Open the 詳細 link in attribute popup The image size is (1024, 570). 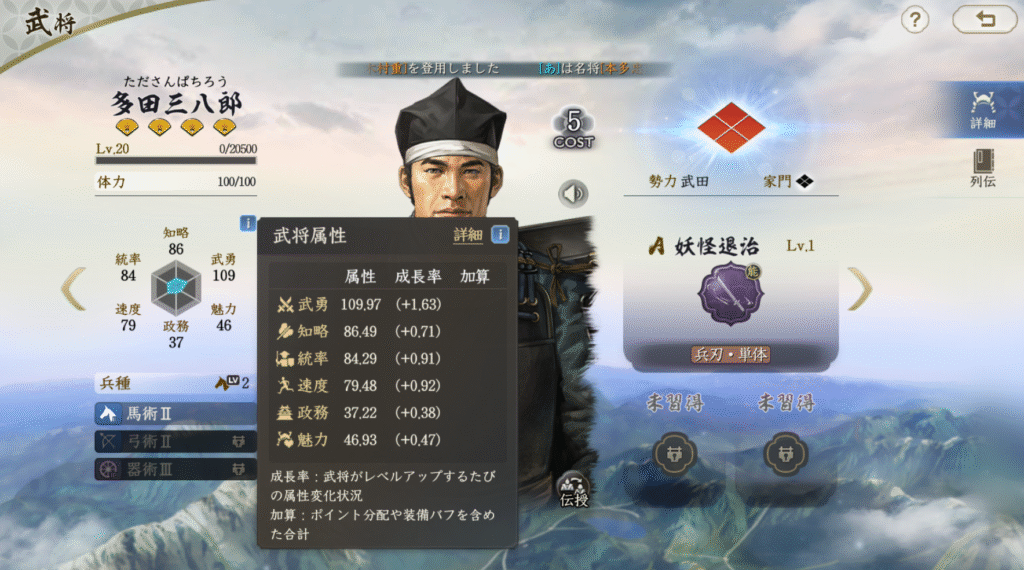click(x=467, y=235)
